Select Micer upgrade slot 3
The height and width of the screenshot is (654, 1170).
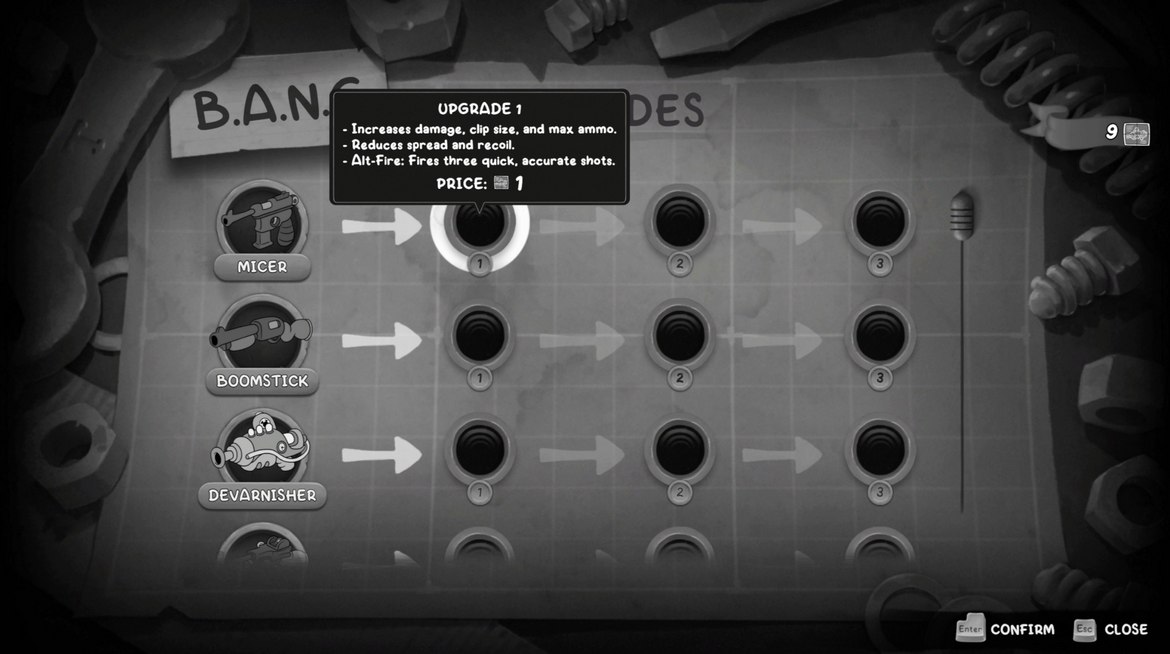coord(880,222)
